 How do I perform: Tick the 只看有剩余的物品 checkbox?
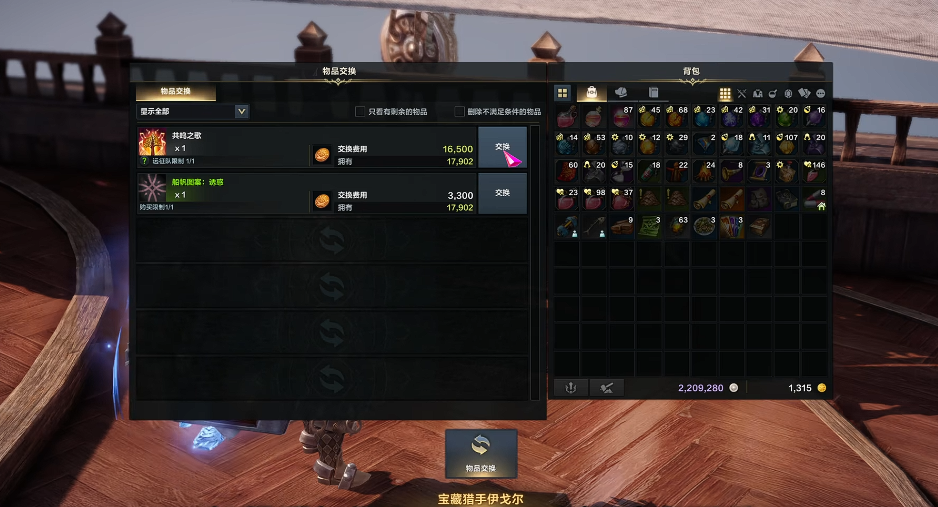coord(360,112)
